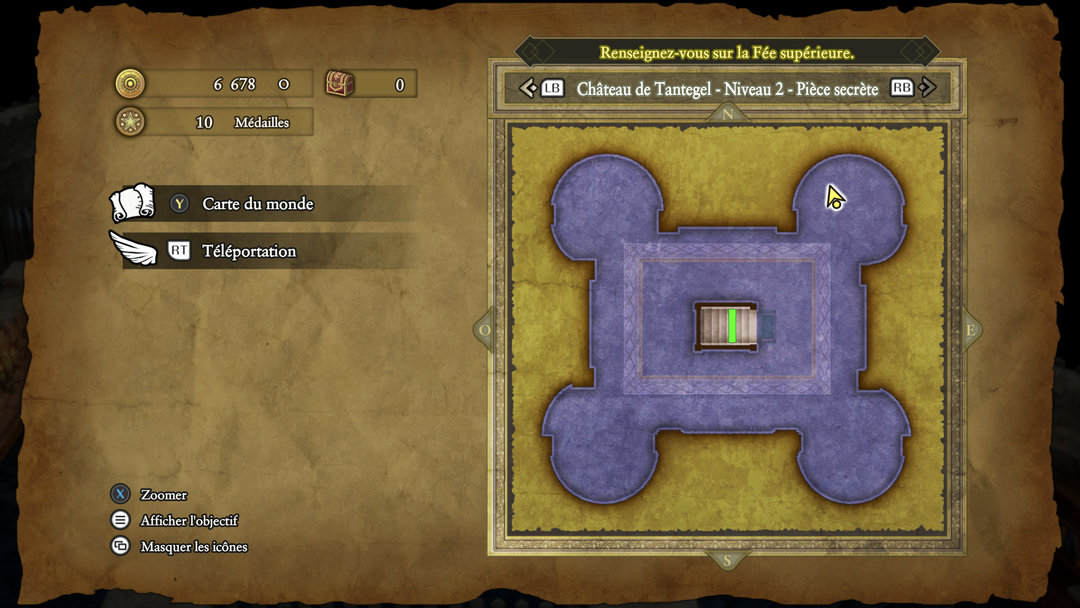Open the Carte du monde entry
The image size is (1080, 608).
tap(257, 204)
